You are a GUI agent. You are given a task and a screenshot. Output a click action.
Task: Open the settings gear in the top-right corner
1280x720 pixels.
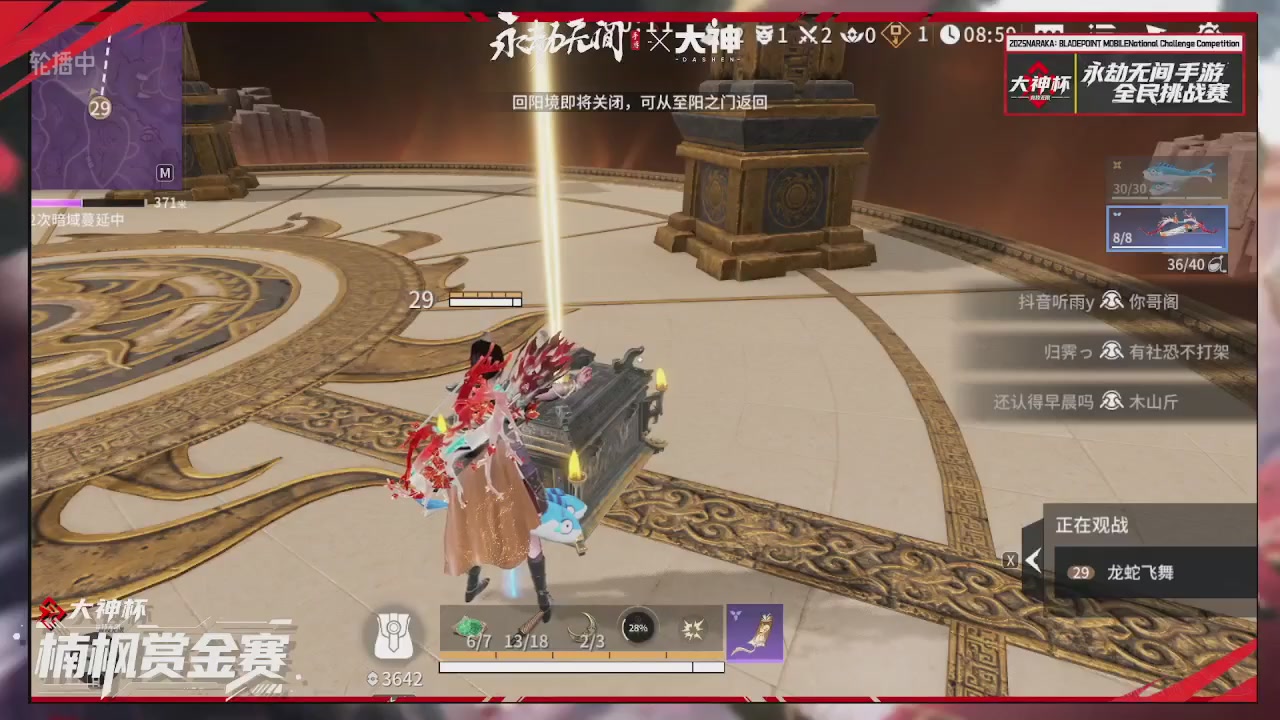[1210, 30]
